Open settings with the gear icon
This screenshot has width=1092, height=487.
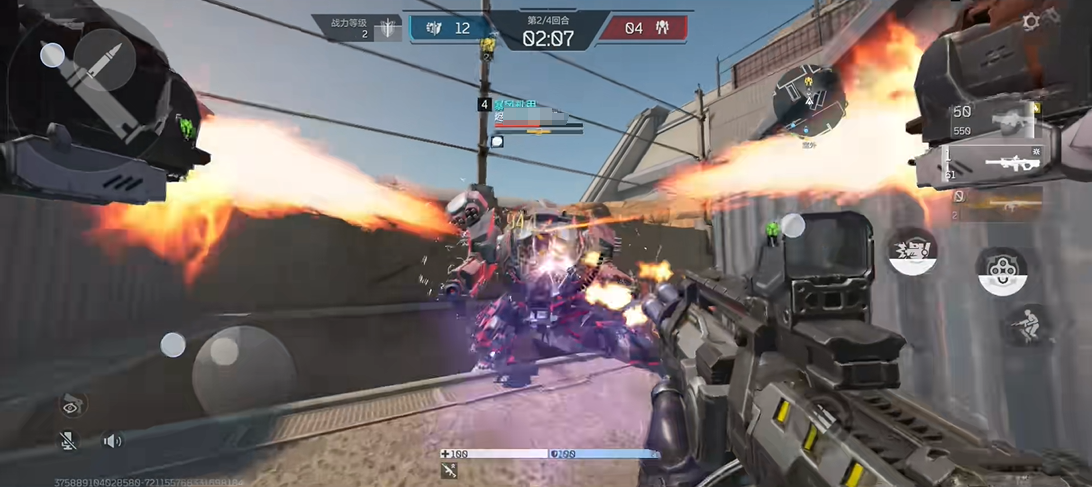[x=1031, y=21]
